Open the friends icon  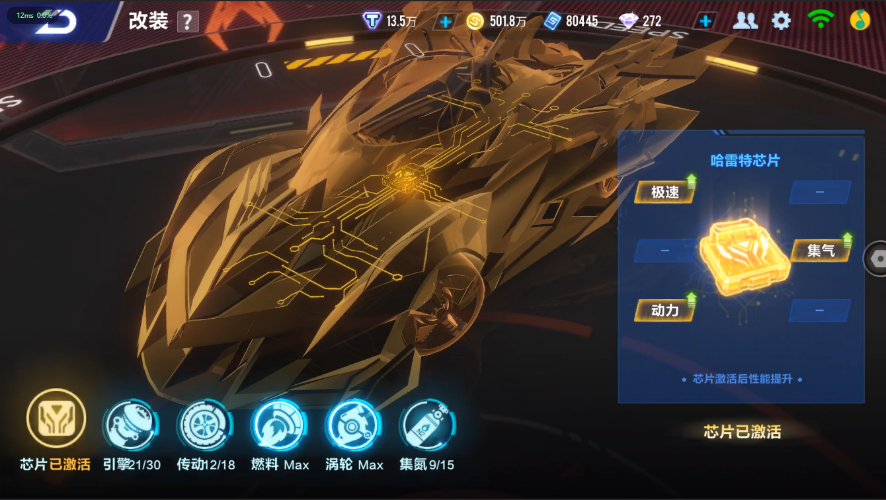(x=745, y=20)
